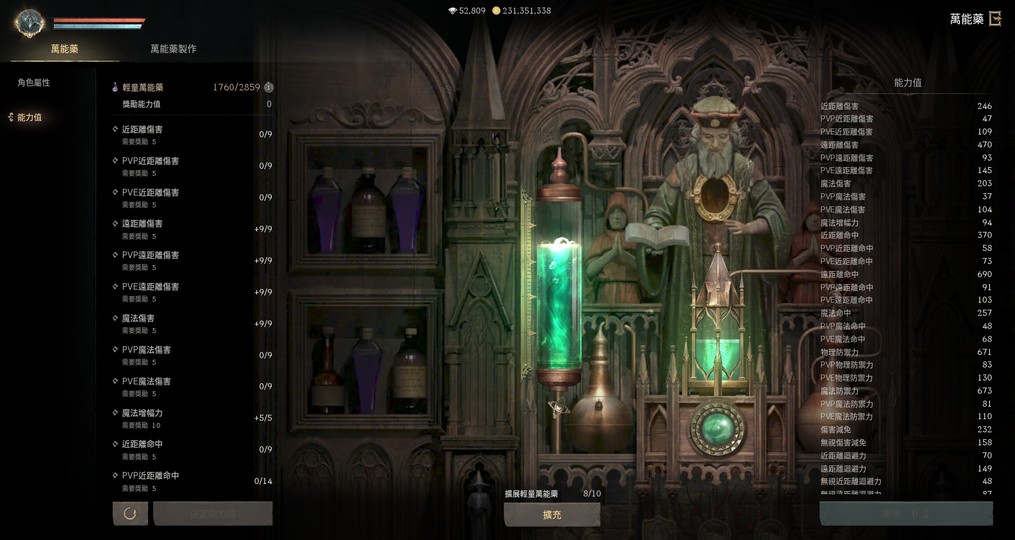Choose the 近距離命中 stat row

[190, 449]
